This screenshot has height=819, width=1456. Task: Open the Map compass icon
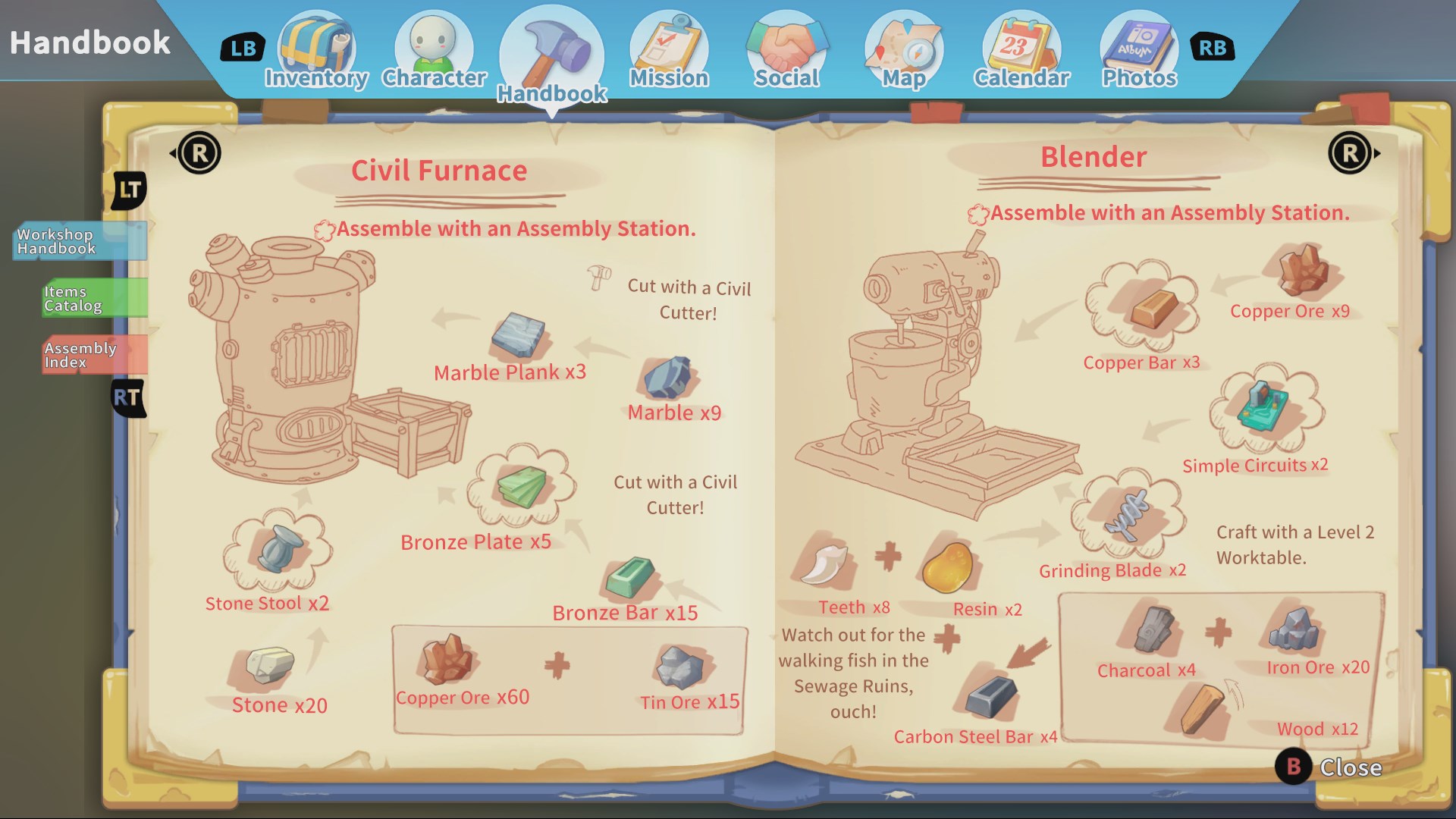click(902, 45)
